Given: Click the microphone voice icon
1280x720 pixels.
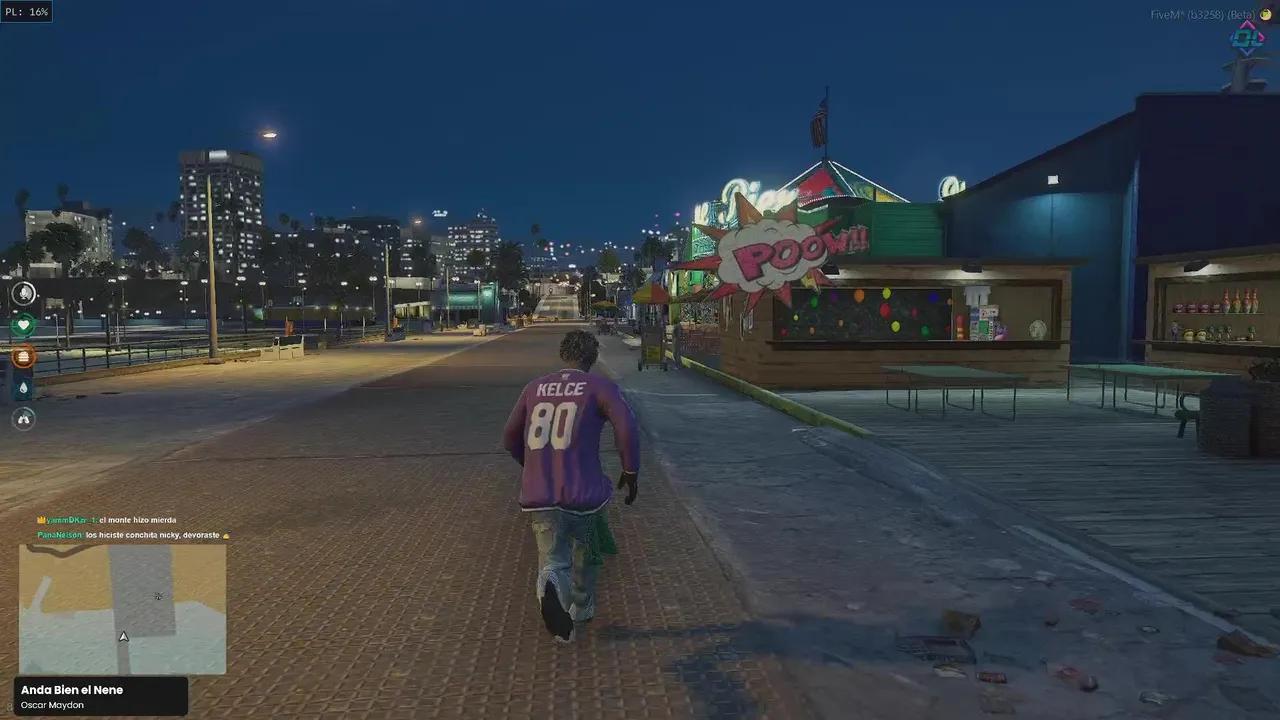Looking at the screenshot, I should (x=23, y=293).
